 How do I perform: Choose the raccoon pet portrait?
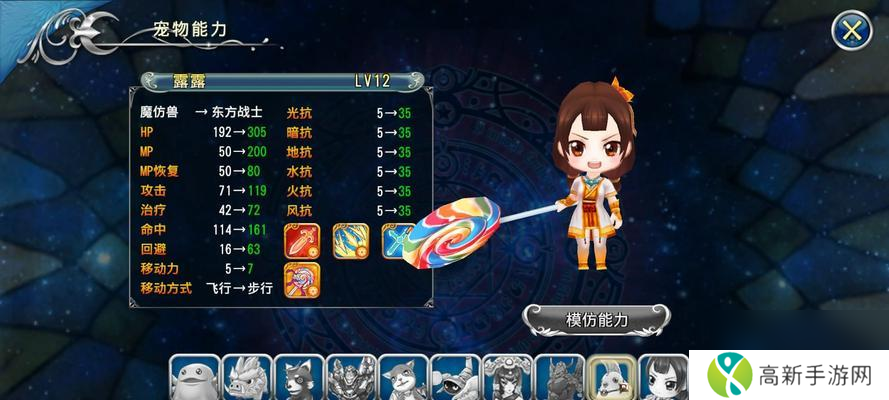point(299,379)
